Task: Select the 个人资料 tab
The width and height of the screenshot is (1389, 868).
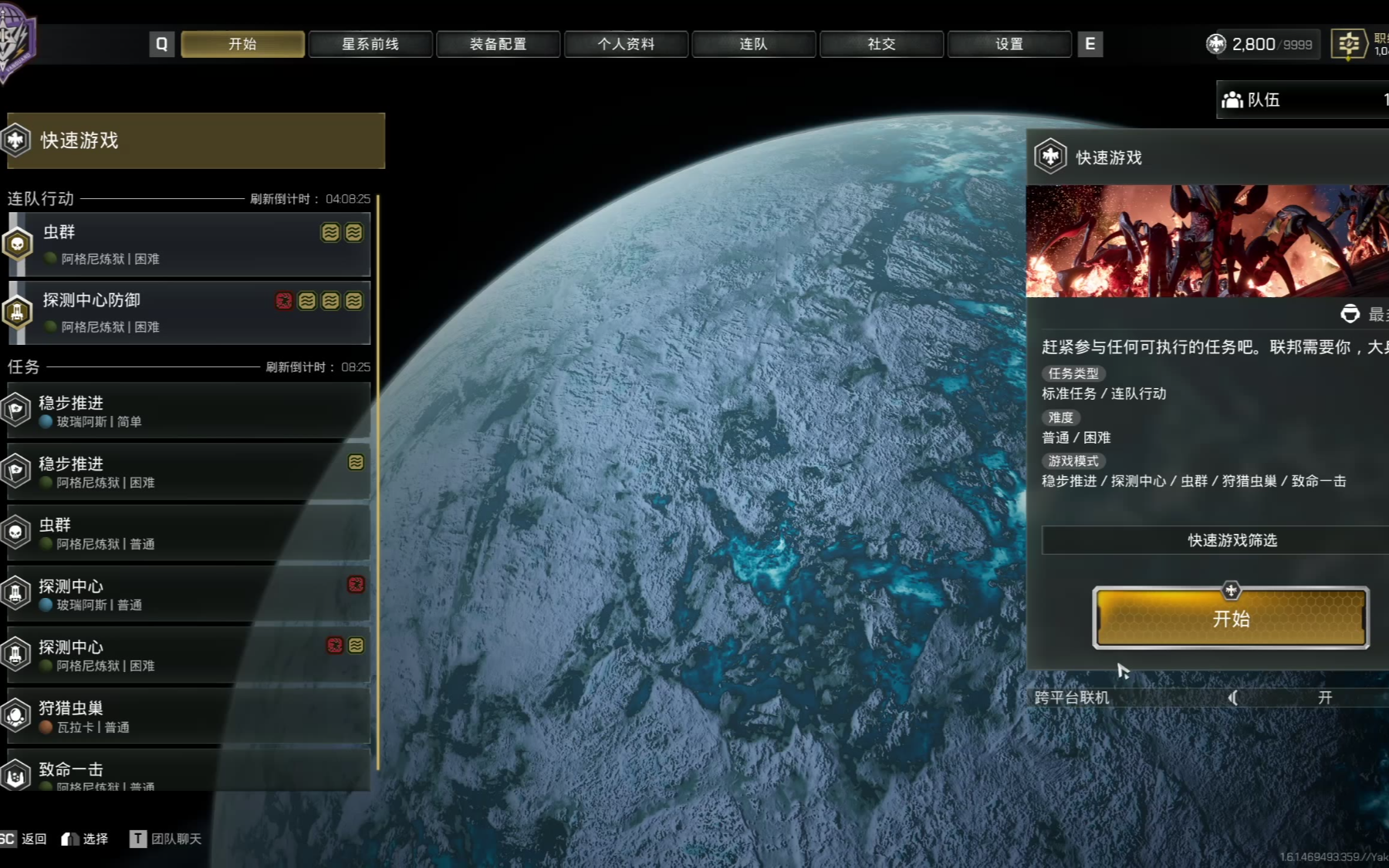Action: point(626,44)
